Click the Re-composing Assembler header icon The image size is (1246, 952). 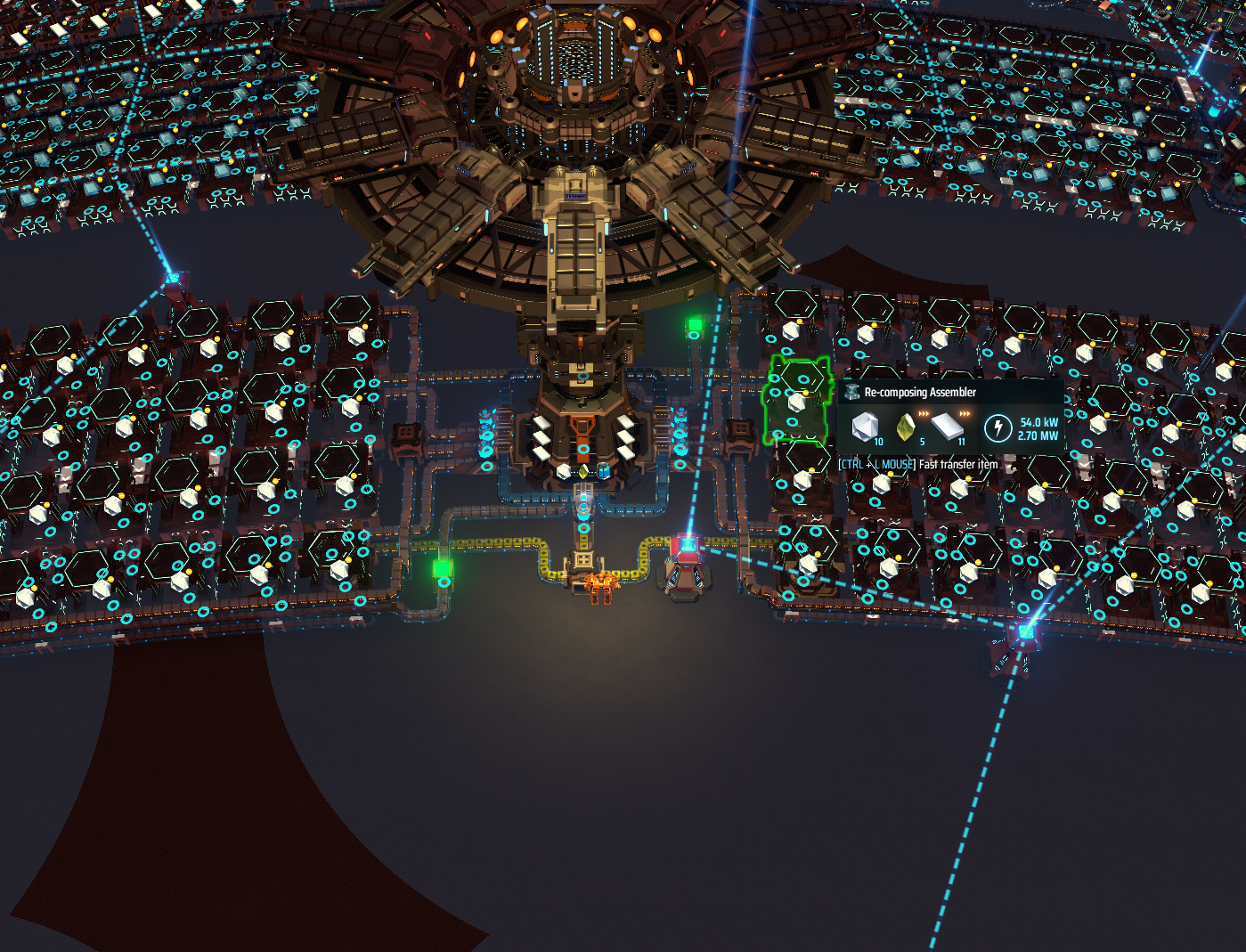(x=852, y=392)
